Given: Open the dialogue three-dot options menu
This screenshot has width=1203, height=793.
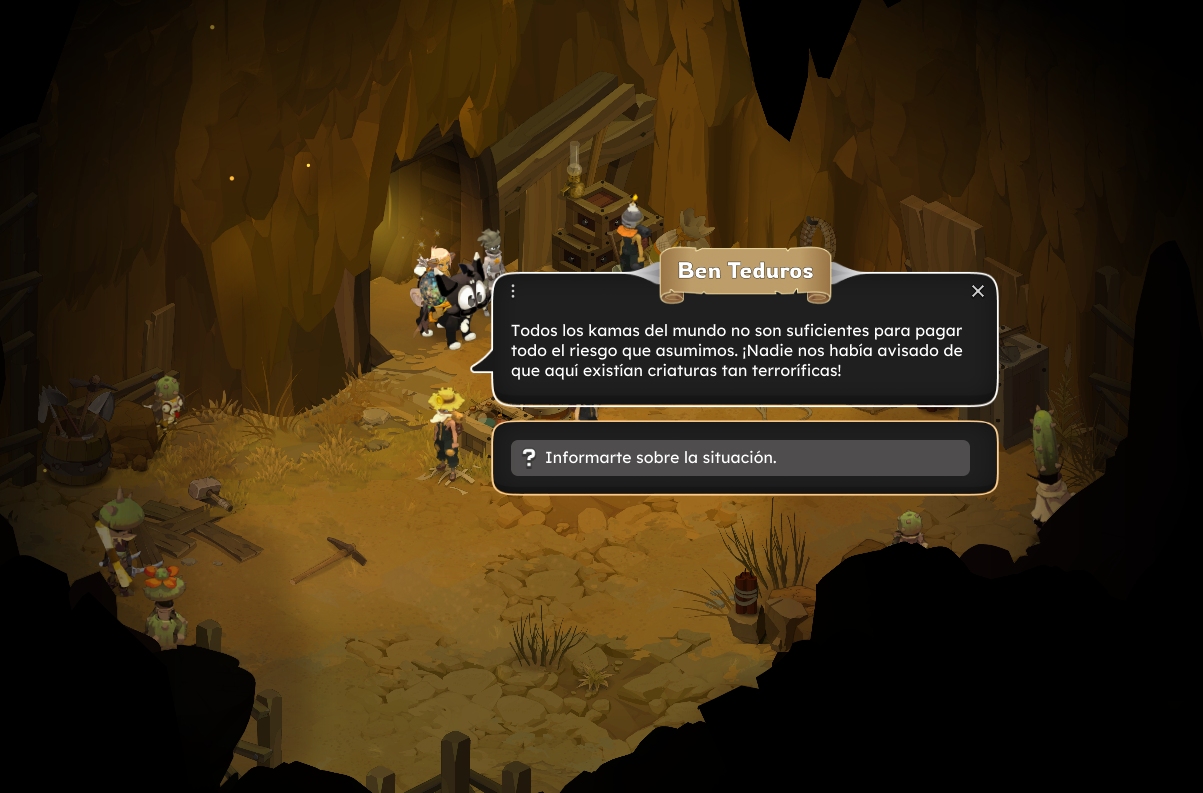Looking at the screenshot, I should [x=513, y=291].
